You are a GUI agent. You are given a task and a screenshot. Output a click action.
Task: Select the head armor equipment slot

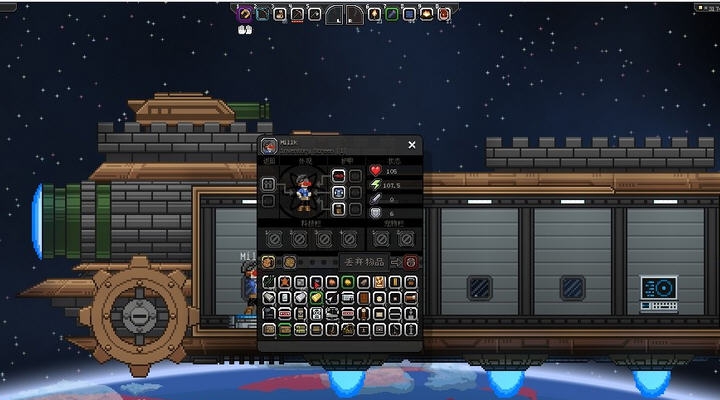[338, 175]
